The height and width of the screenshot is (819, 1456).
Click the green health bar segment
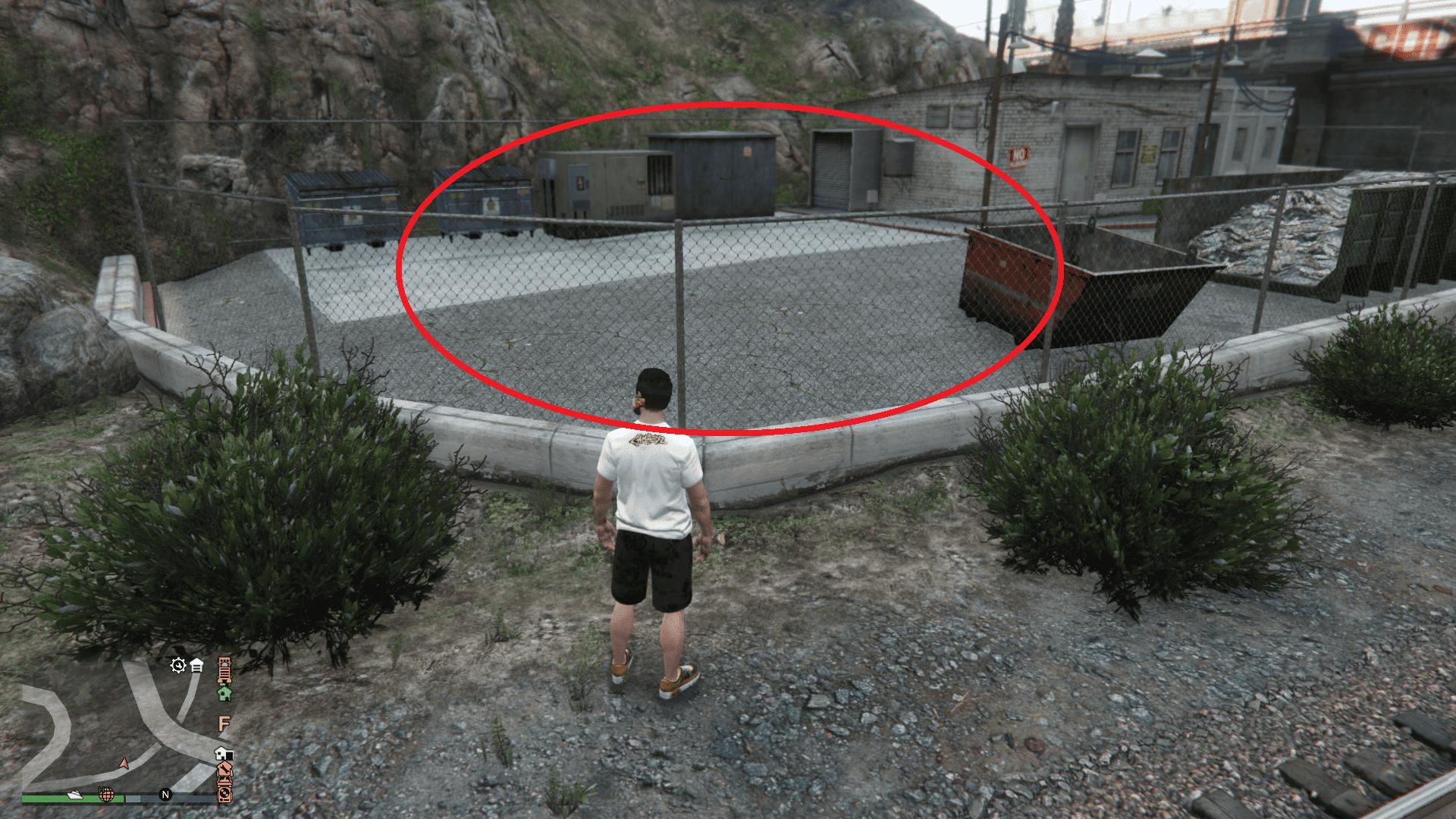pos(46,799)
